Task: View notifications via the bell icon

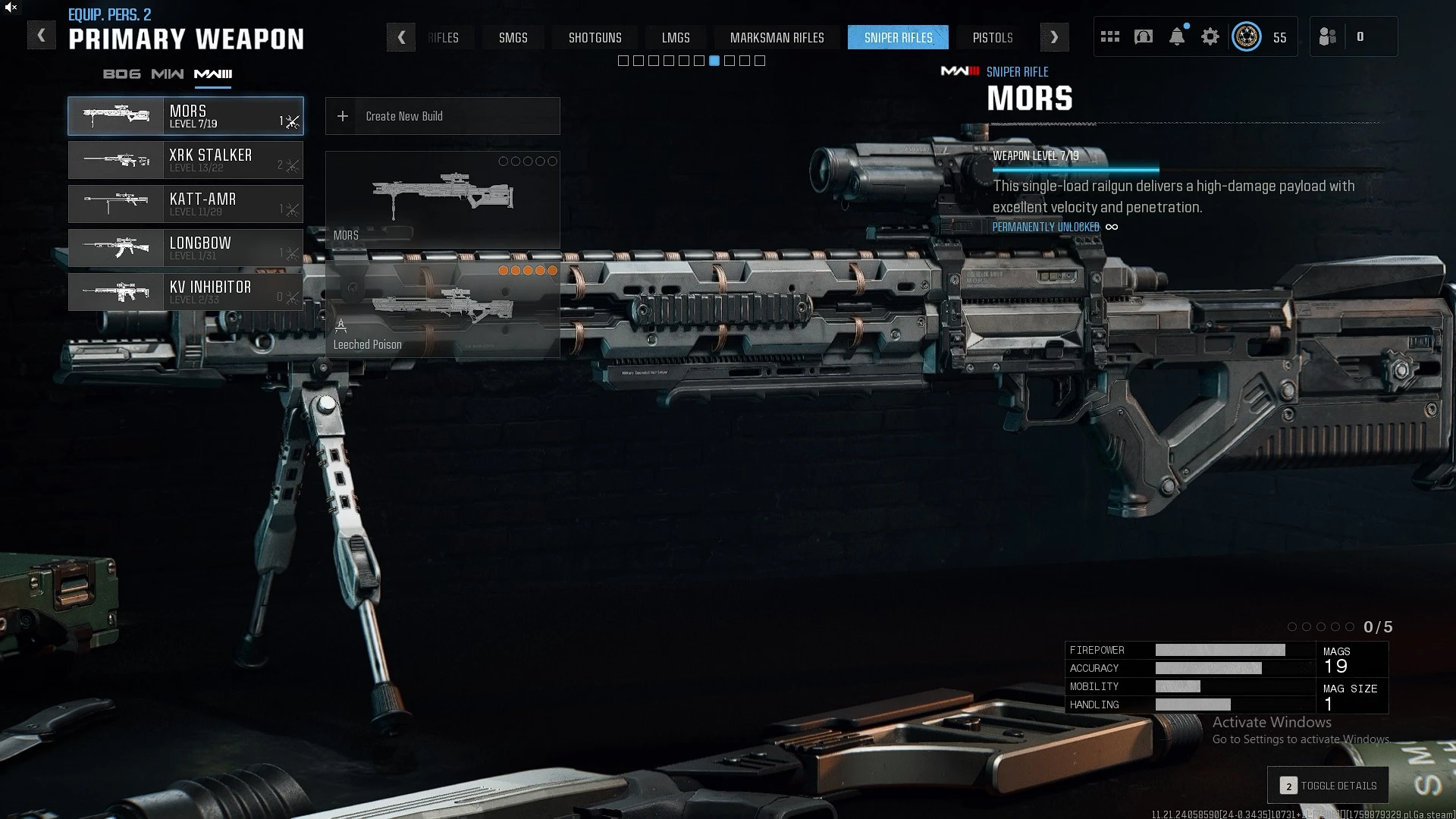Action: (x=1177, y=36)
